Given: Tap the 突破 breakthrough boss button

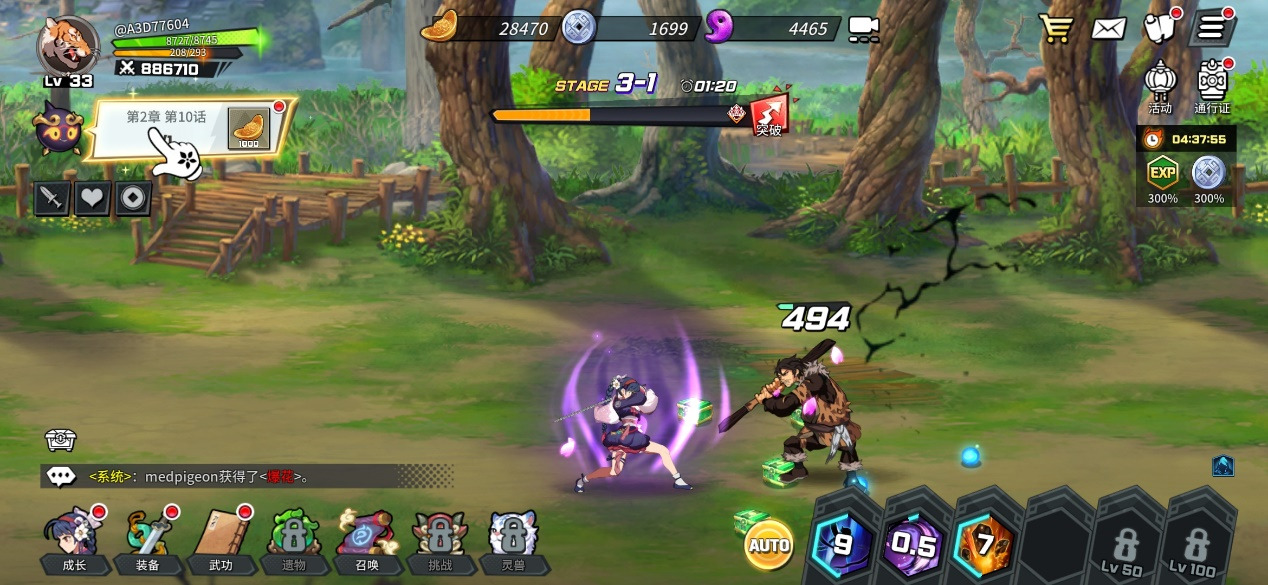Looking at the screenshot, I should [769, 115].
